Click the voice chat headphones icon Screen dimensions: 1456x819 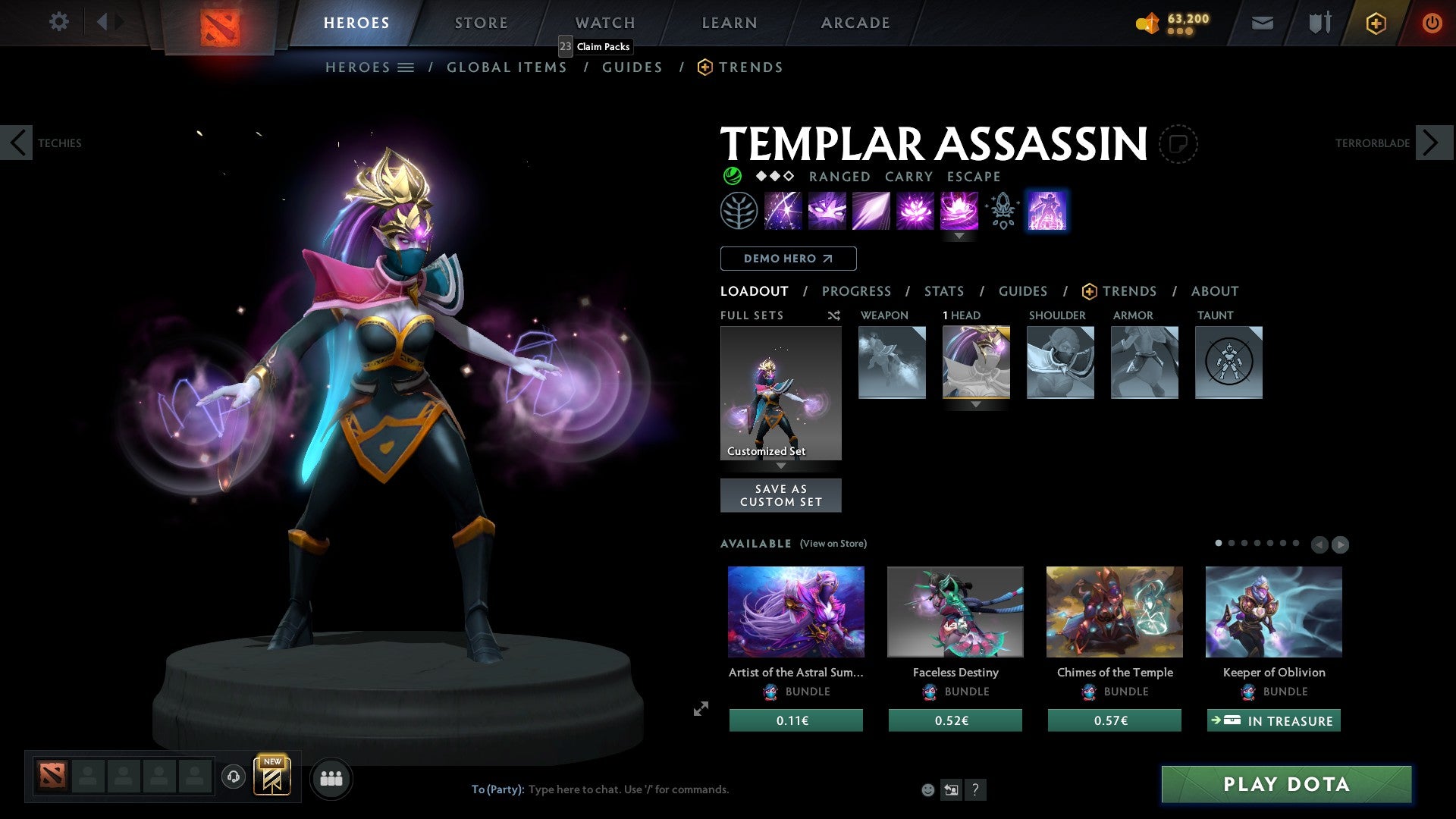pyautogui.click(x=234, y=778)
